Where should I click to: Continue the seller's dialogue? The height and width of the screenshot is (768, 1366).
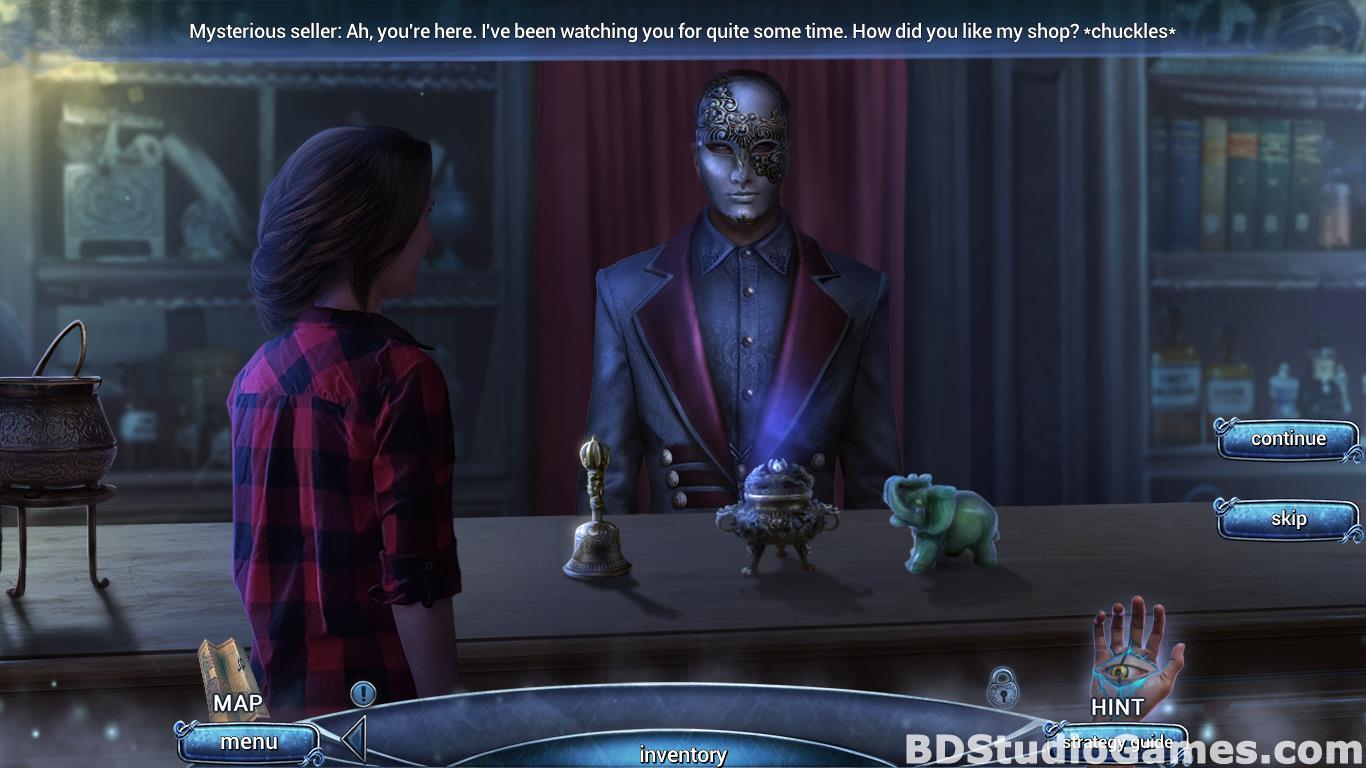click(x=1287, y=439)
